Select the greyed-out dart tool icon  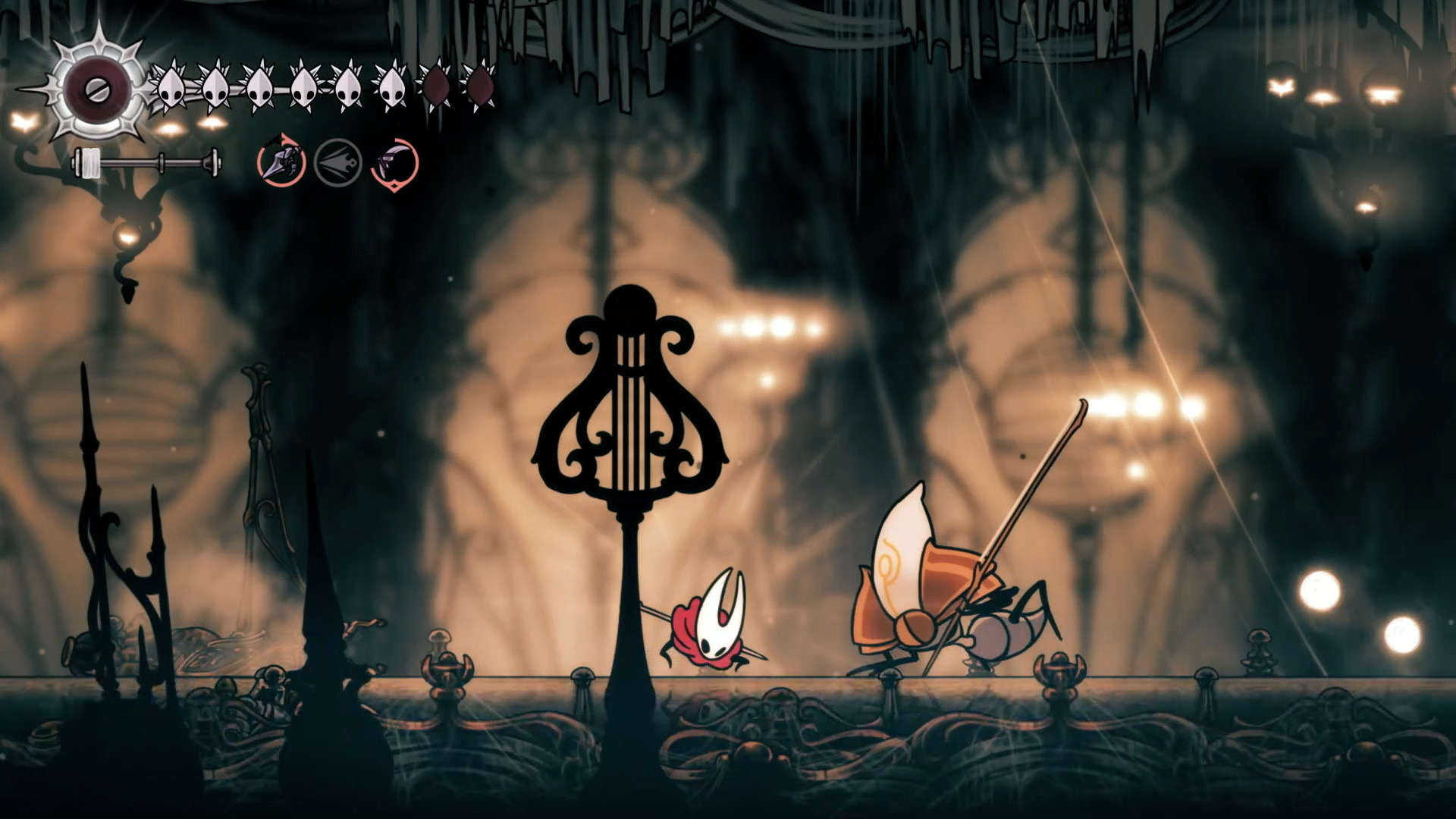337,162
